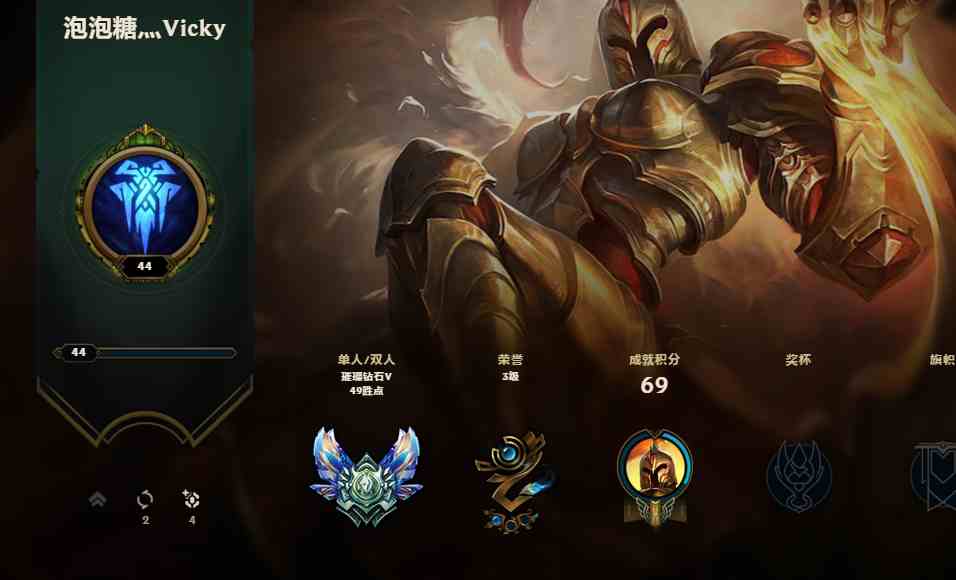Image resolution: width=956 pixels, height=580 pixels.
Task: Click the reroll token icon showing 4
Action: click(x=192, y=499)
